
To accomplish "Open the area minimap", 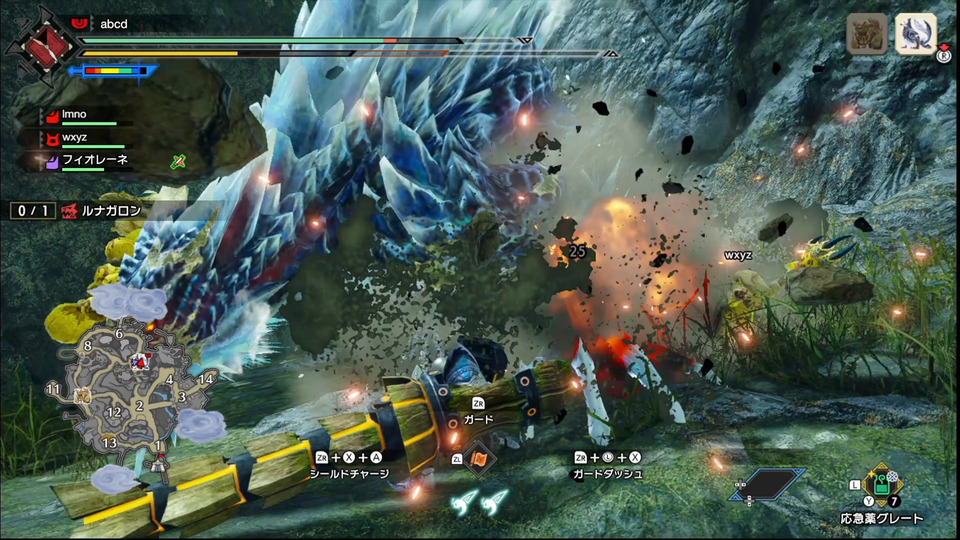I will tap(128, 390).
